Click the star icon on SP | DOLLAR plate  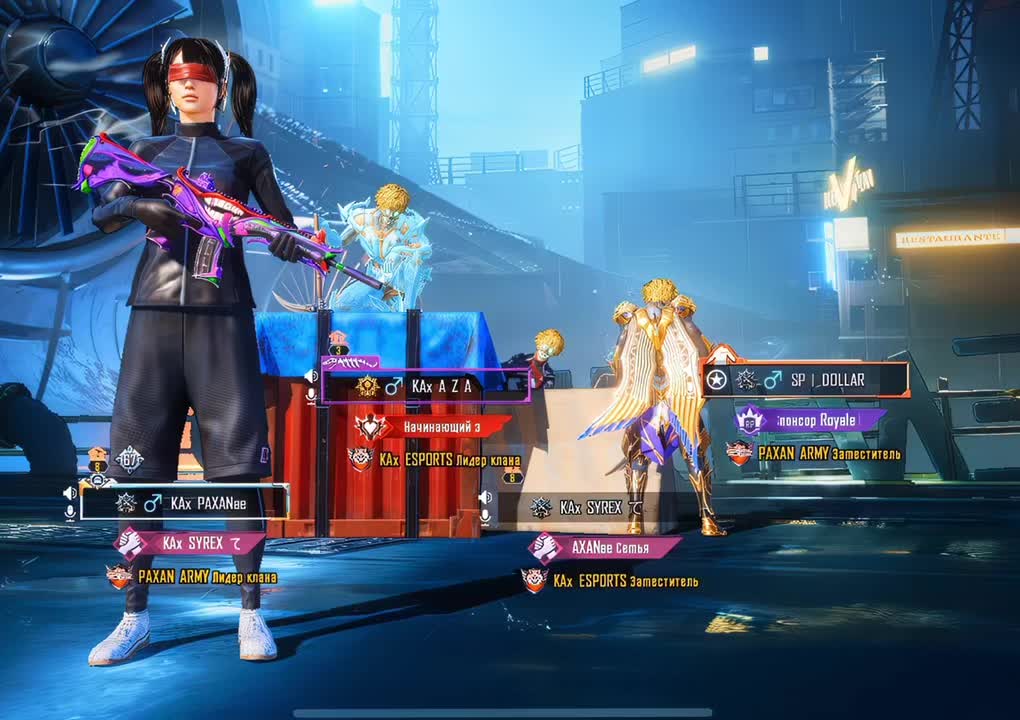[x=717, y=380]
